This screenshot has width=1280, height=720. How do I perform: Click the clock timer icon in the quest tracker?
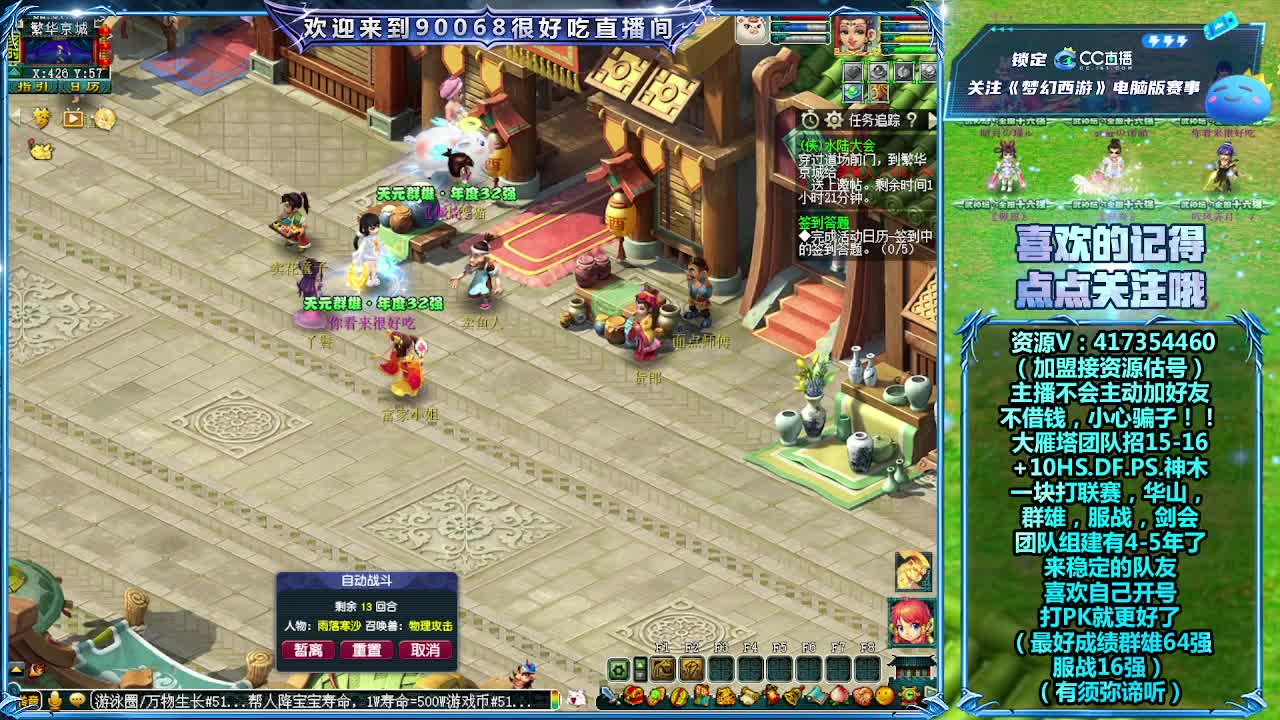pyautogui.click(x=810, y=120)
